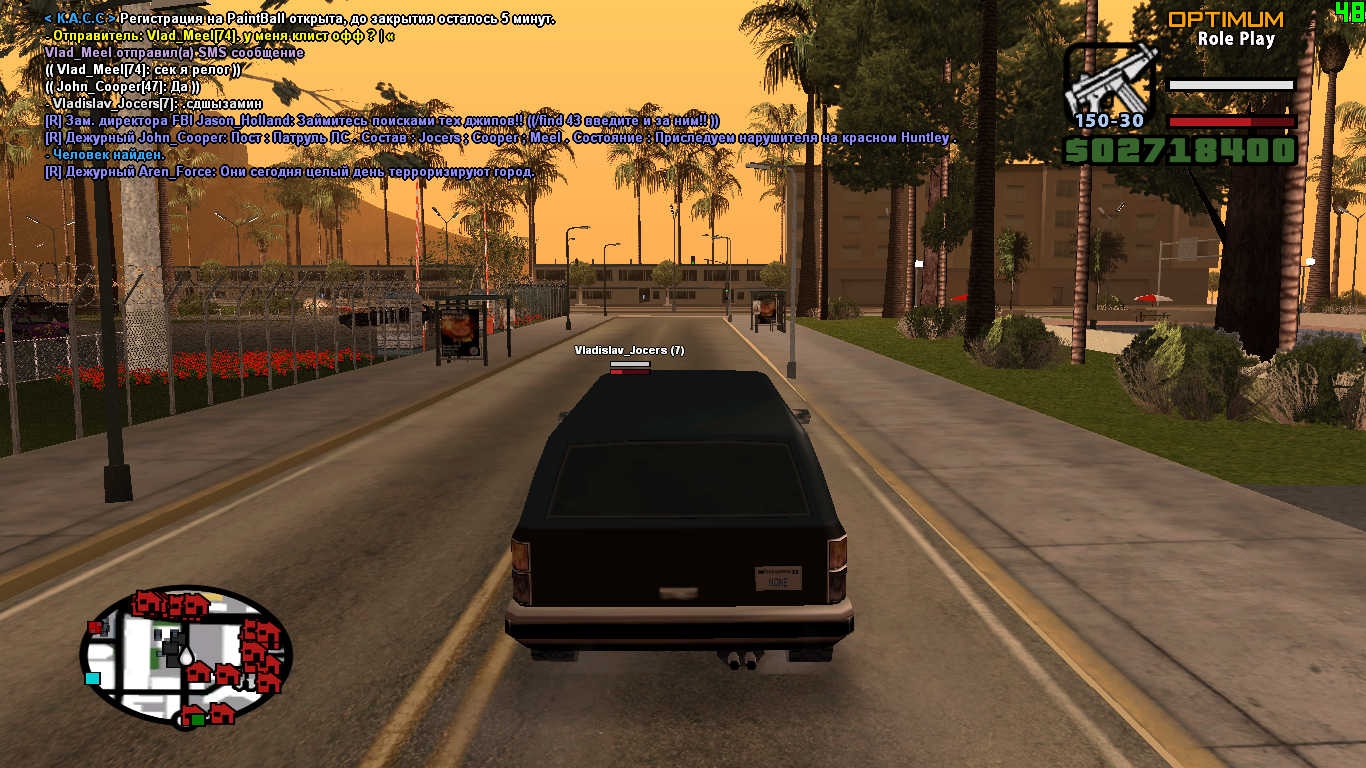
Task: Click Jason_Holland's FBI radio chat line
Action: (382, 121)
